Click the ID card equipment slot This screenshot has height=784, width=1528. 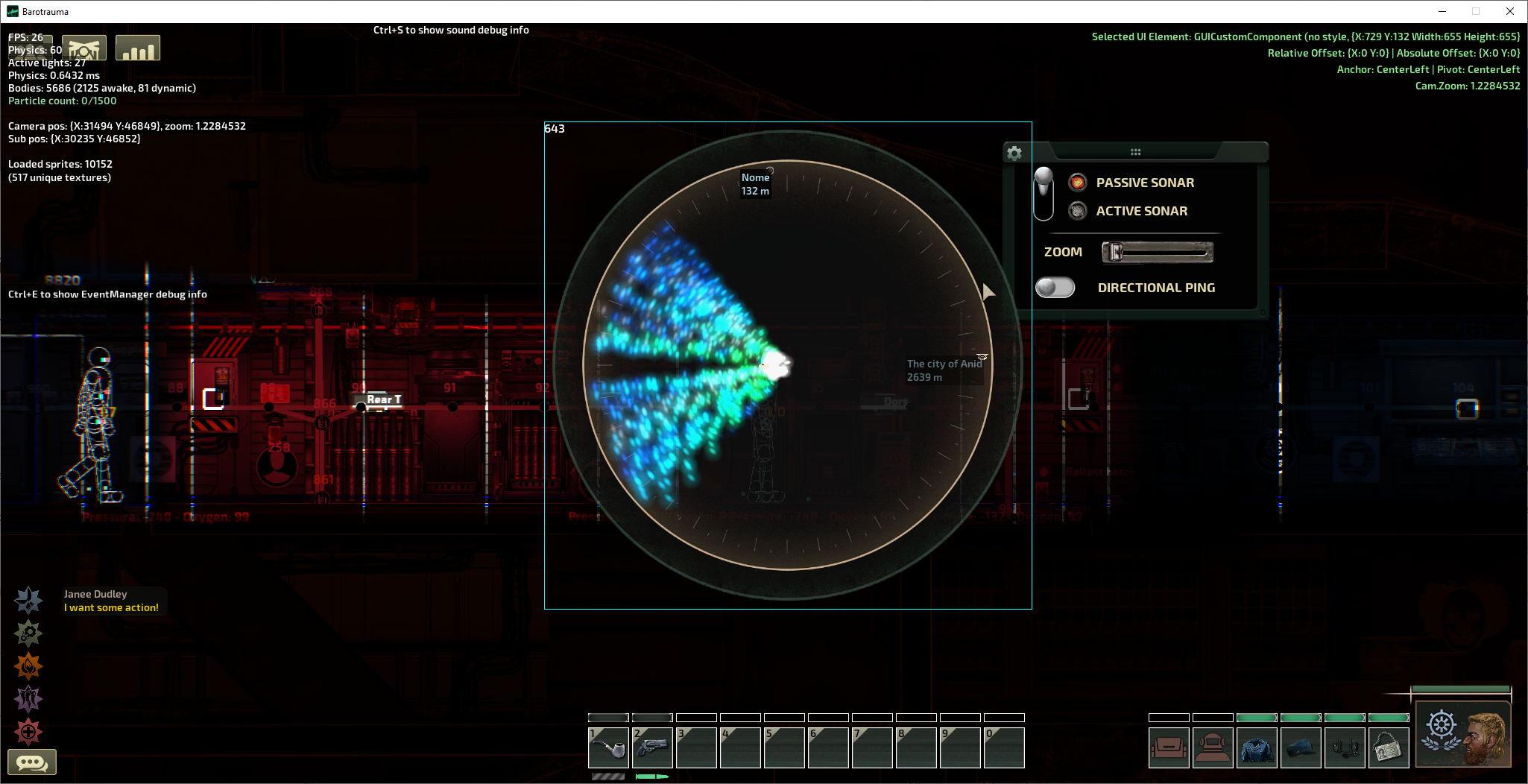tap(1389, 747)
